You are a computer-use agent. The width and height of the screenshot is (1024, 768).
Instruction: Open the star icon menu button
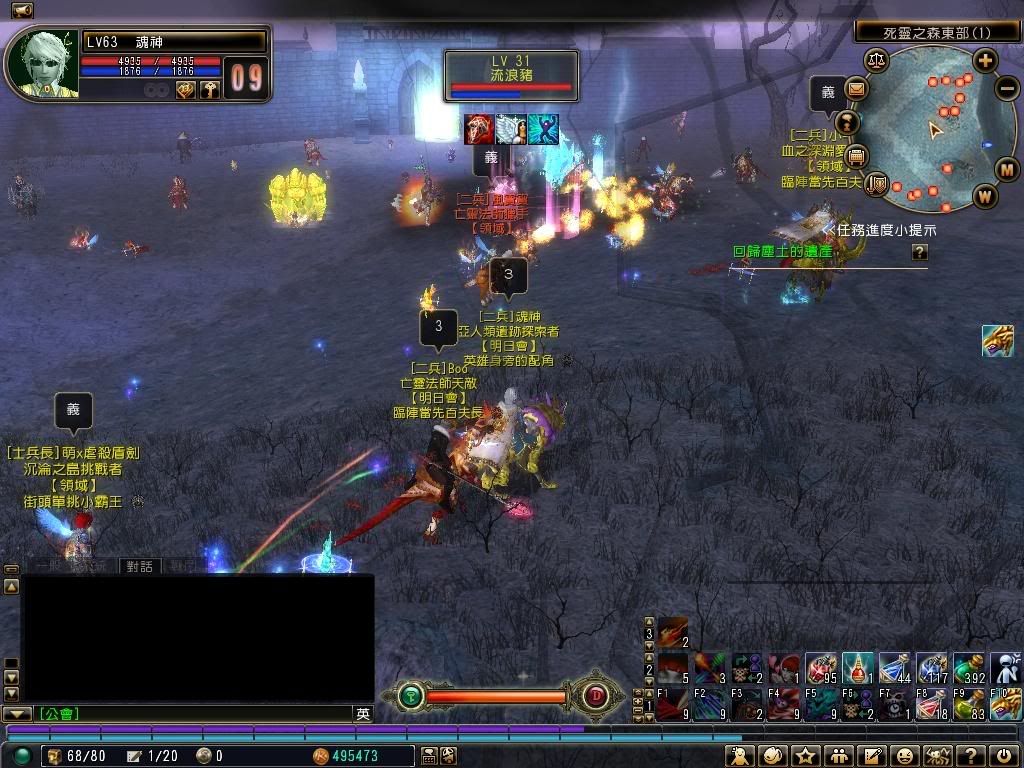coord(803,756)
